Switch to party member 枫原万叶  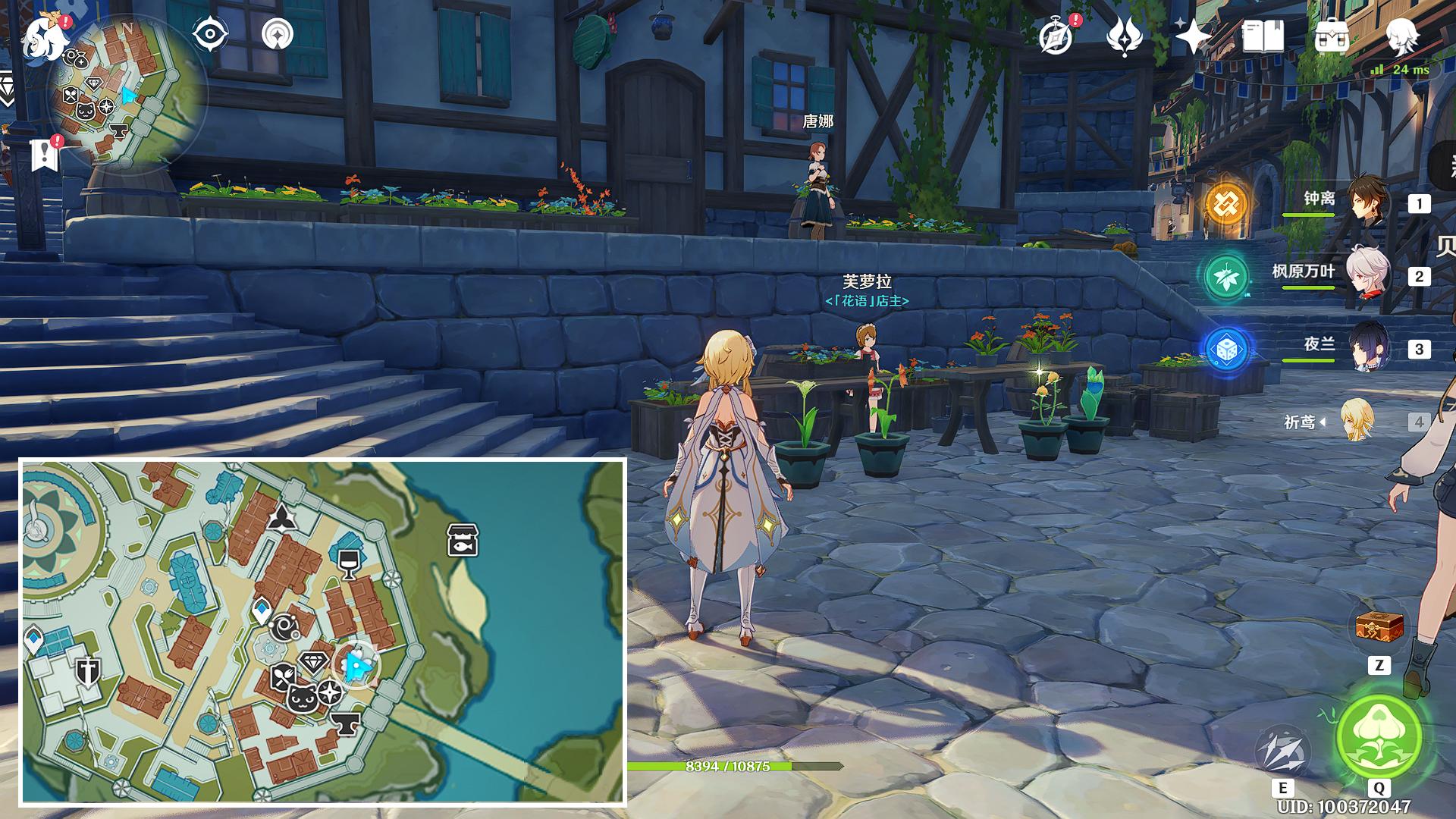(1370, 273)
